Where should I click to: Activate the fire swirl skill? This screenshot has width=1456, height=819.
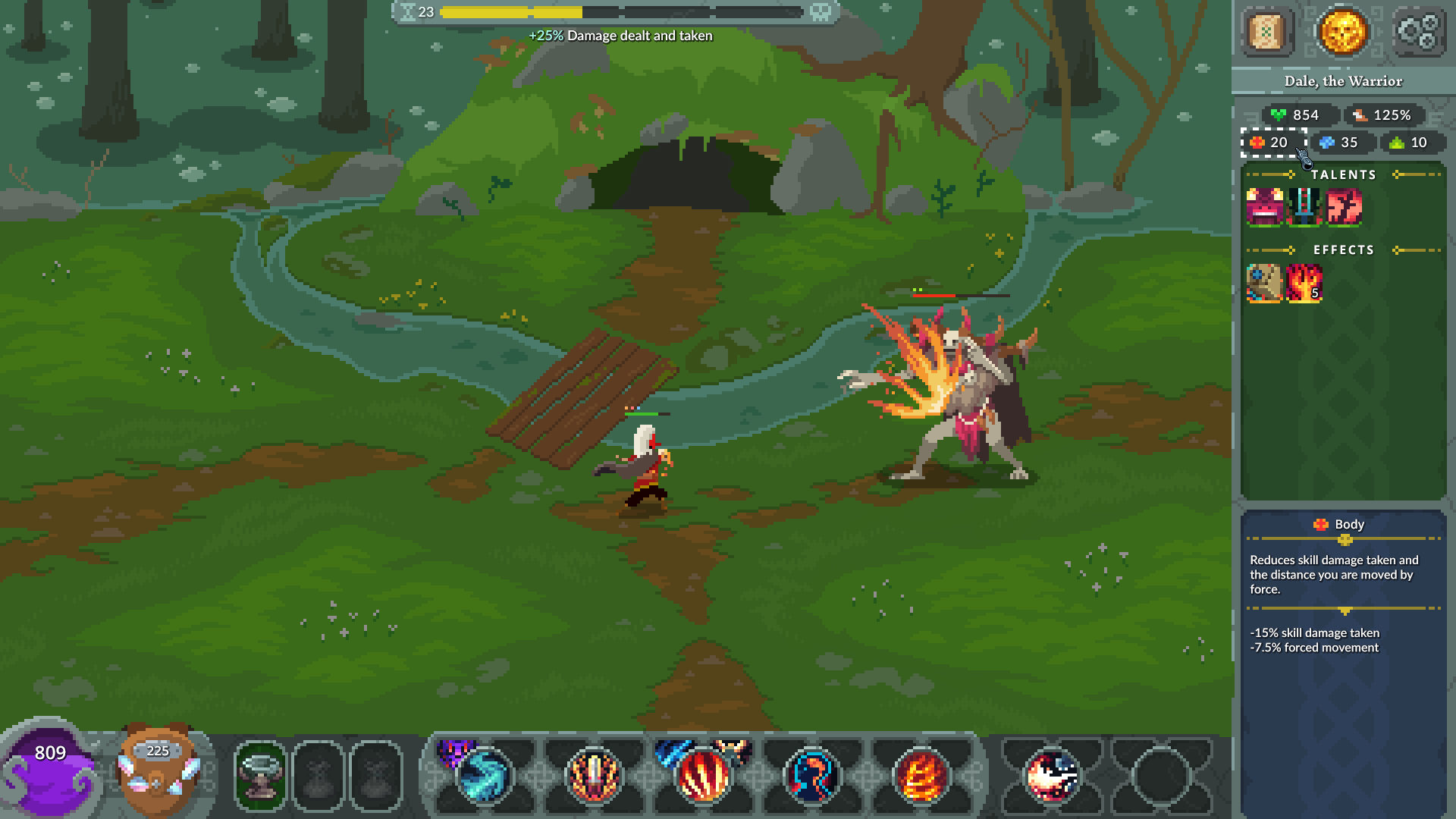tap(921, 776)
